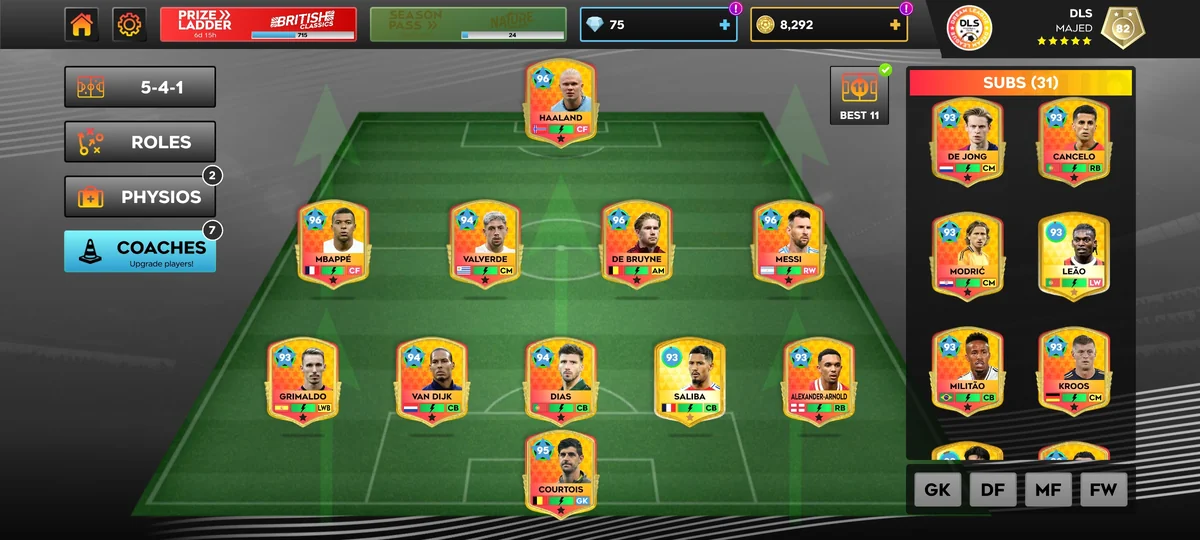Change the 5-4-1 formation

(140, 87)
